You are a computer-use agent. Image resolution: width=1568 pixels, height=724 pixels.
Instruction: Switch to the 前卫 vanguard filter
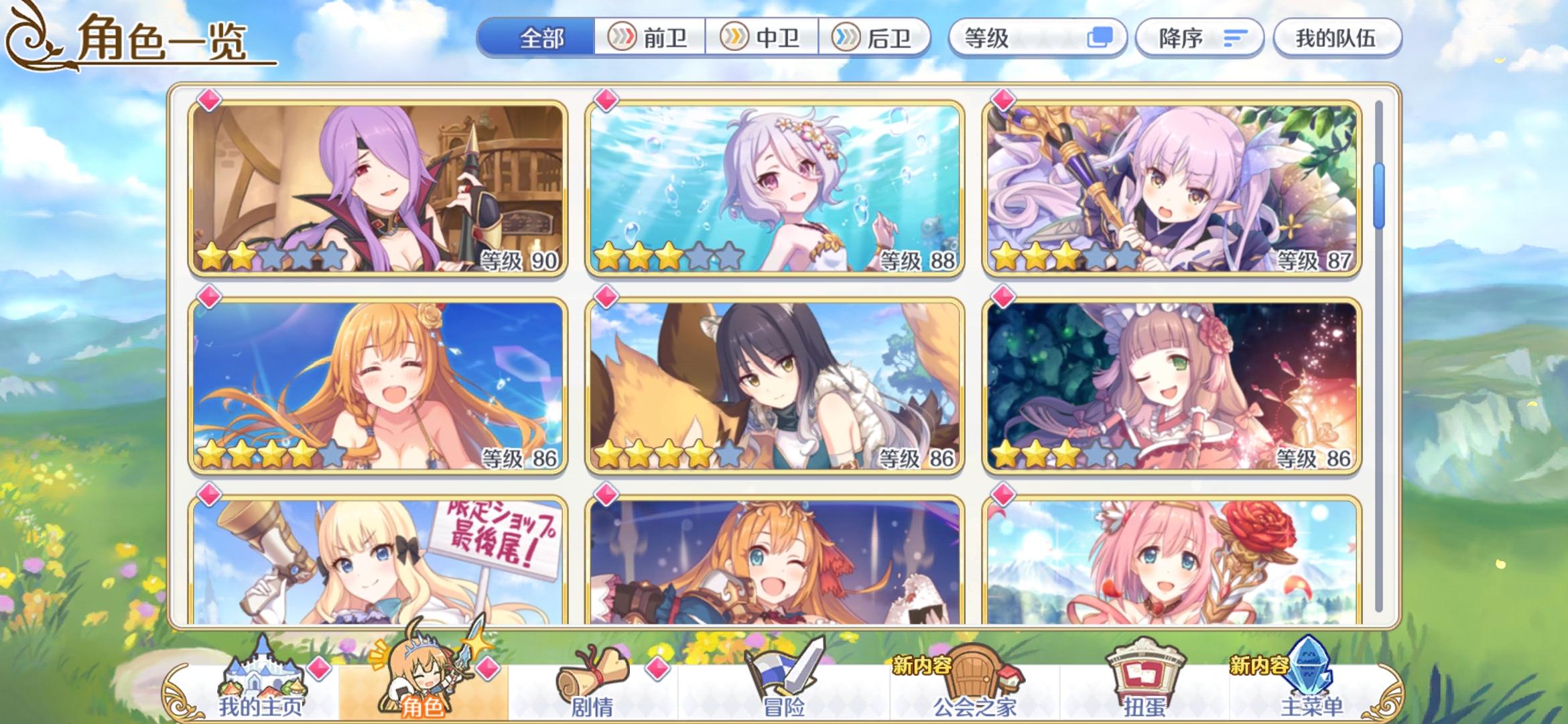(648, 38)
